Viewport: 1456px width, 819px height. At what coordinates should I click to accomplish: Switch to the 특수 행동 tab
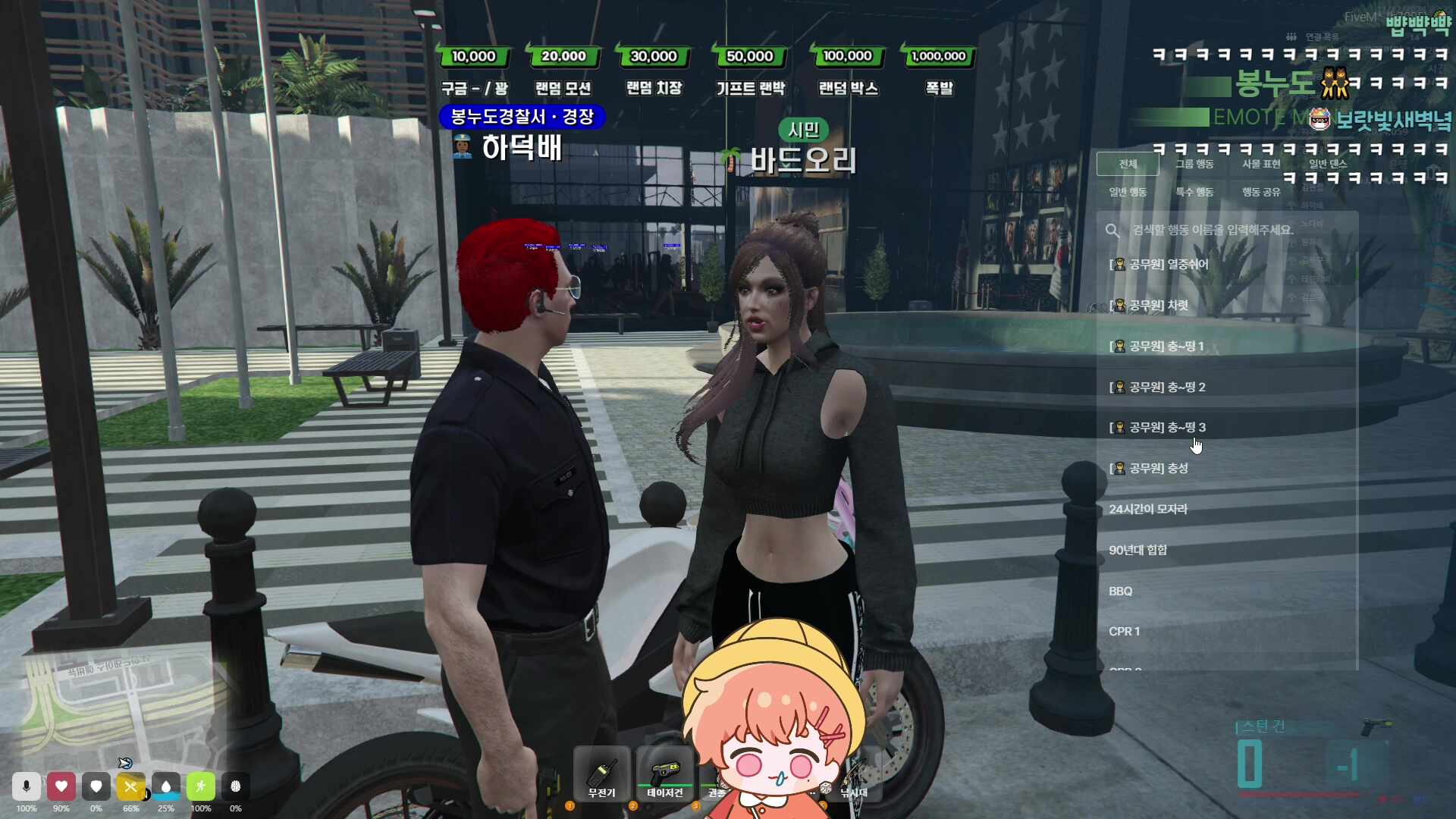click(1197, 192)
